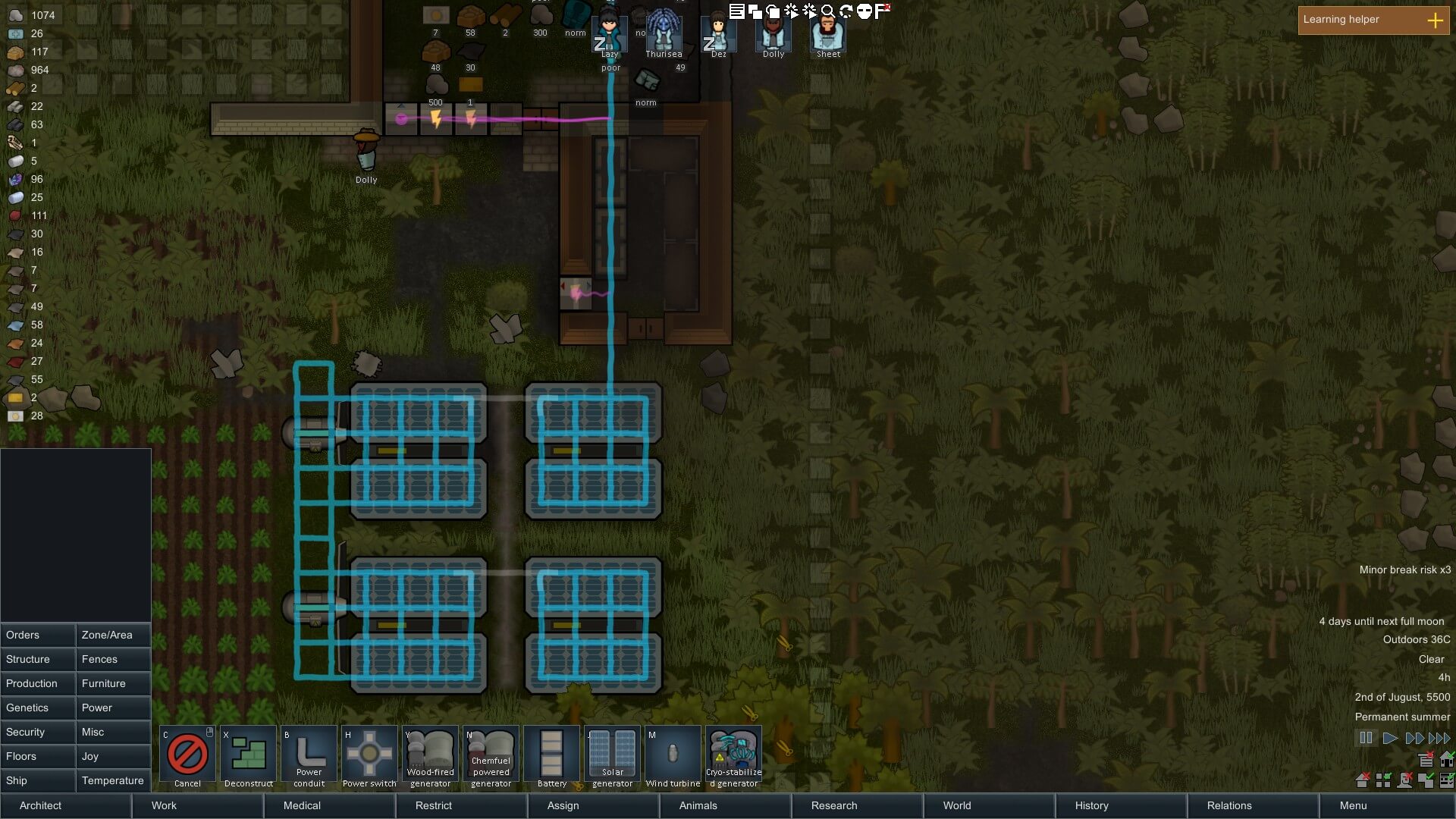Choose the Security architect category
The image size is (1456, 819).
coord(38,732)
